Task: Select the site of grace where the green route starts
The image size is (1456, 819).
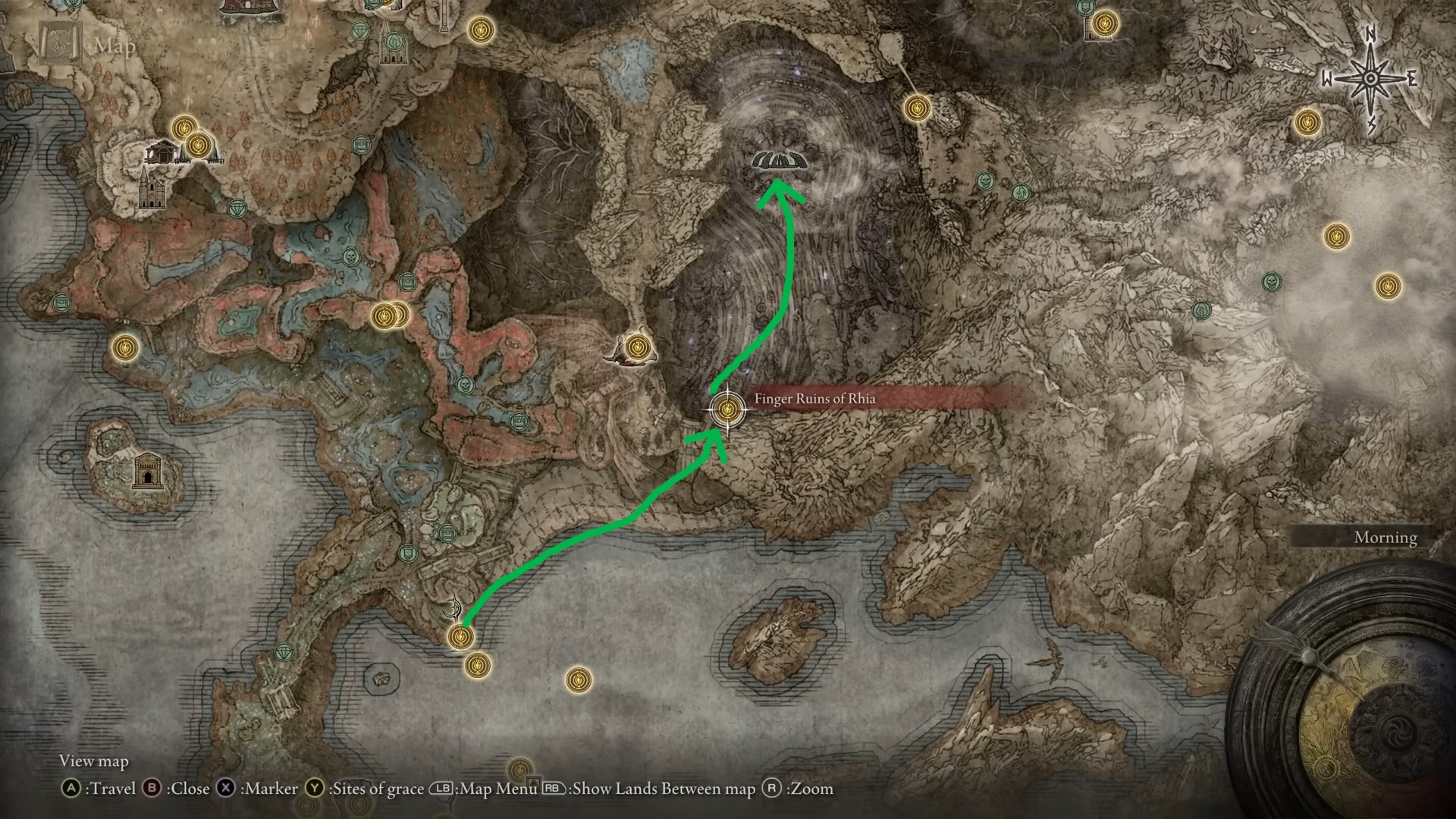Action: point(460,635)
